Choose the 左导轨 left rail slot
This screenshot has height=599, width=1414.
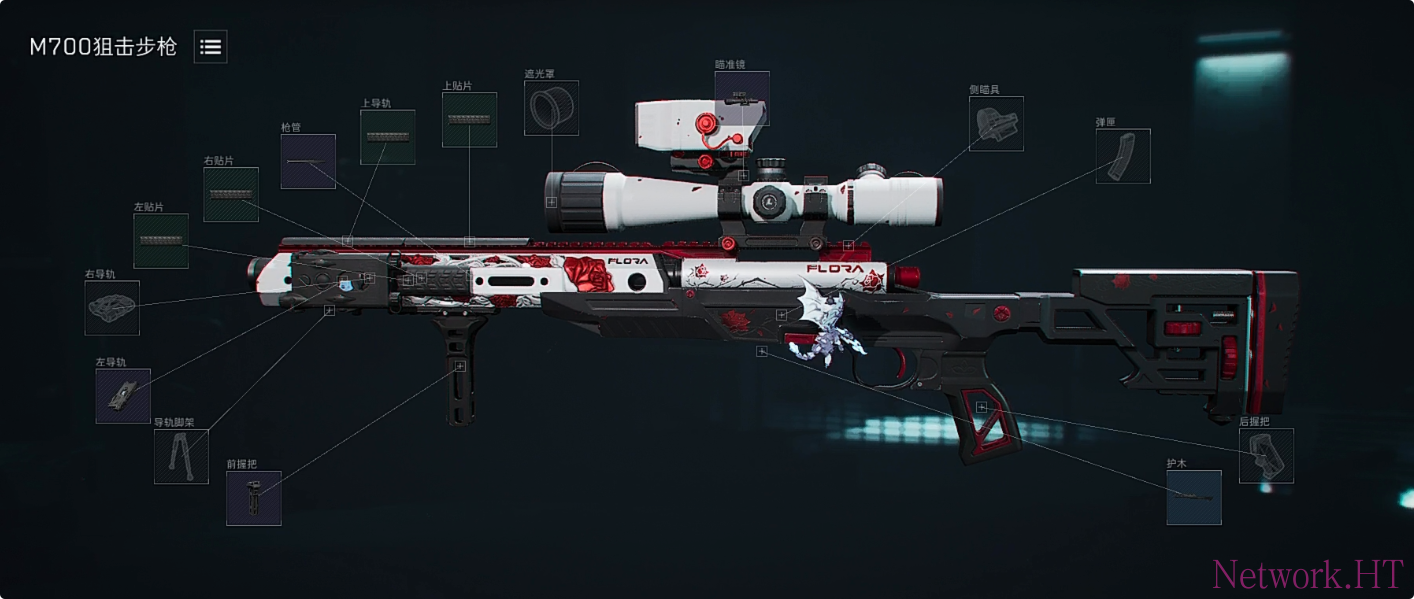[123, 396]
